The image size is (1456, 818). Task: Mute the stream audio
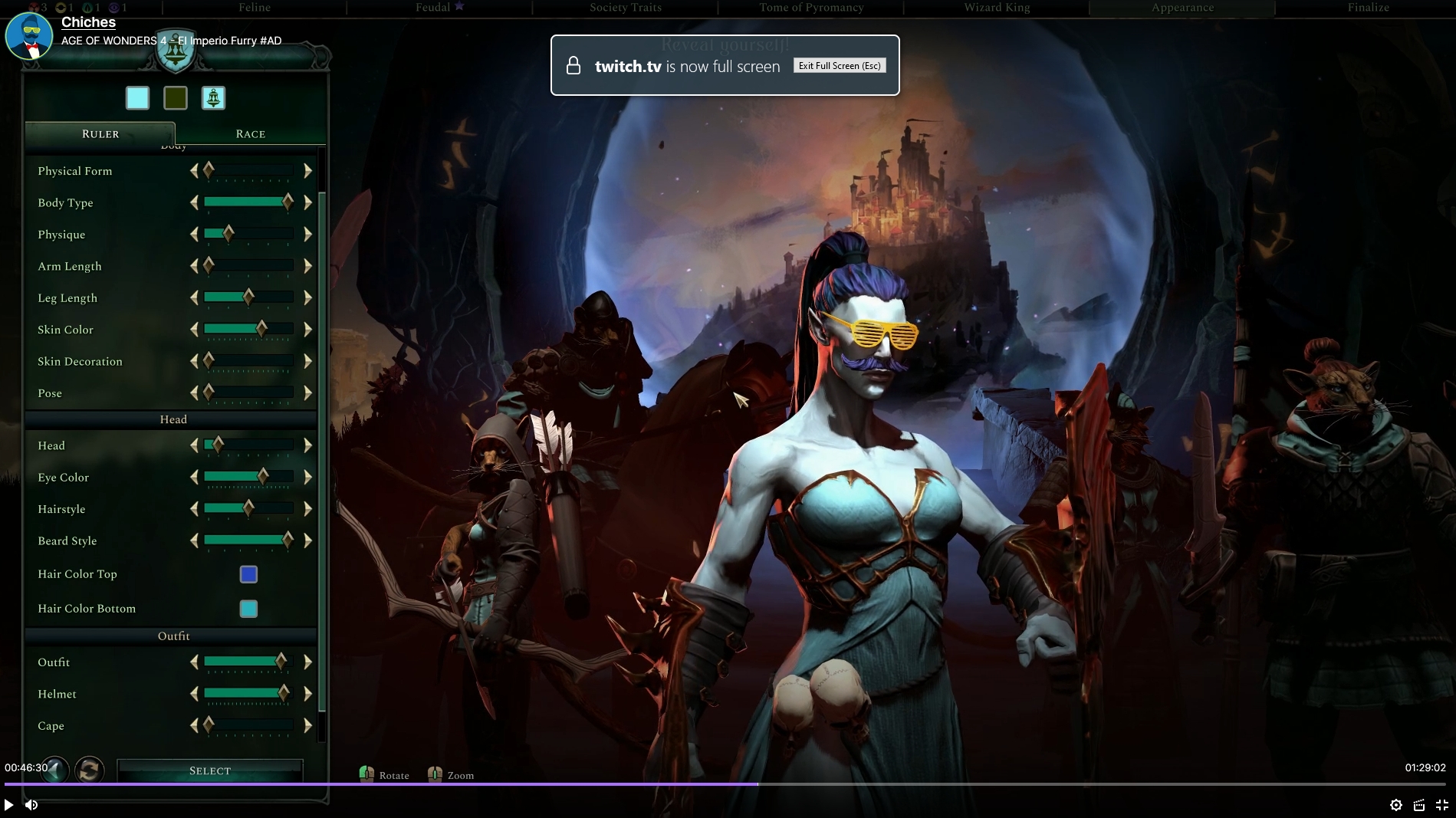(31, 805)
